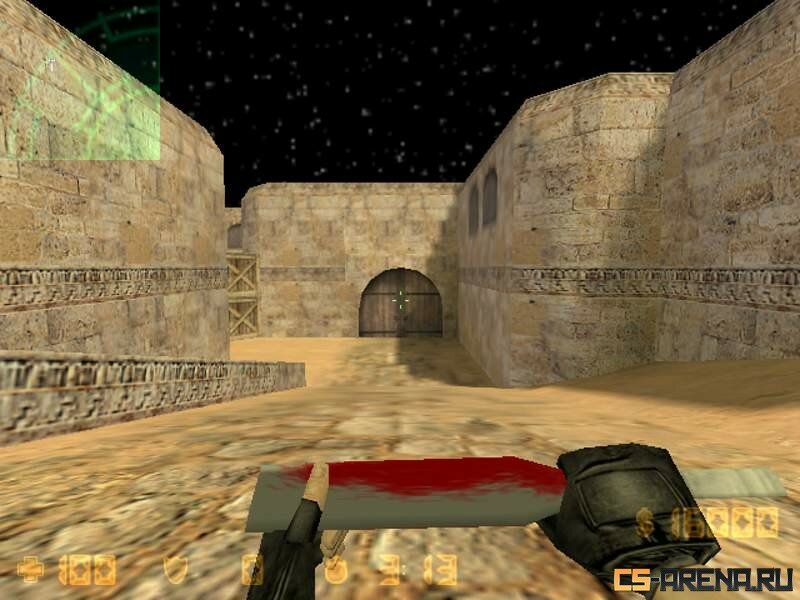Open the cs-arena.ru watermark link
The width and height of the screenshot is (800, 600).
pyautogui.click(x=704, y=578)
